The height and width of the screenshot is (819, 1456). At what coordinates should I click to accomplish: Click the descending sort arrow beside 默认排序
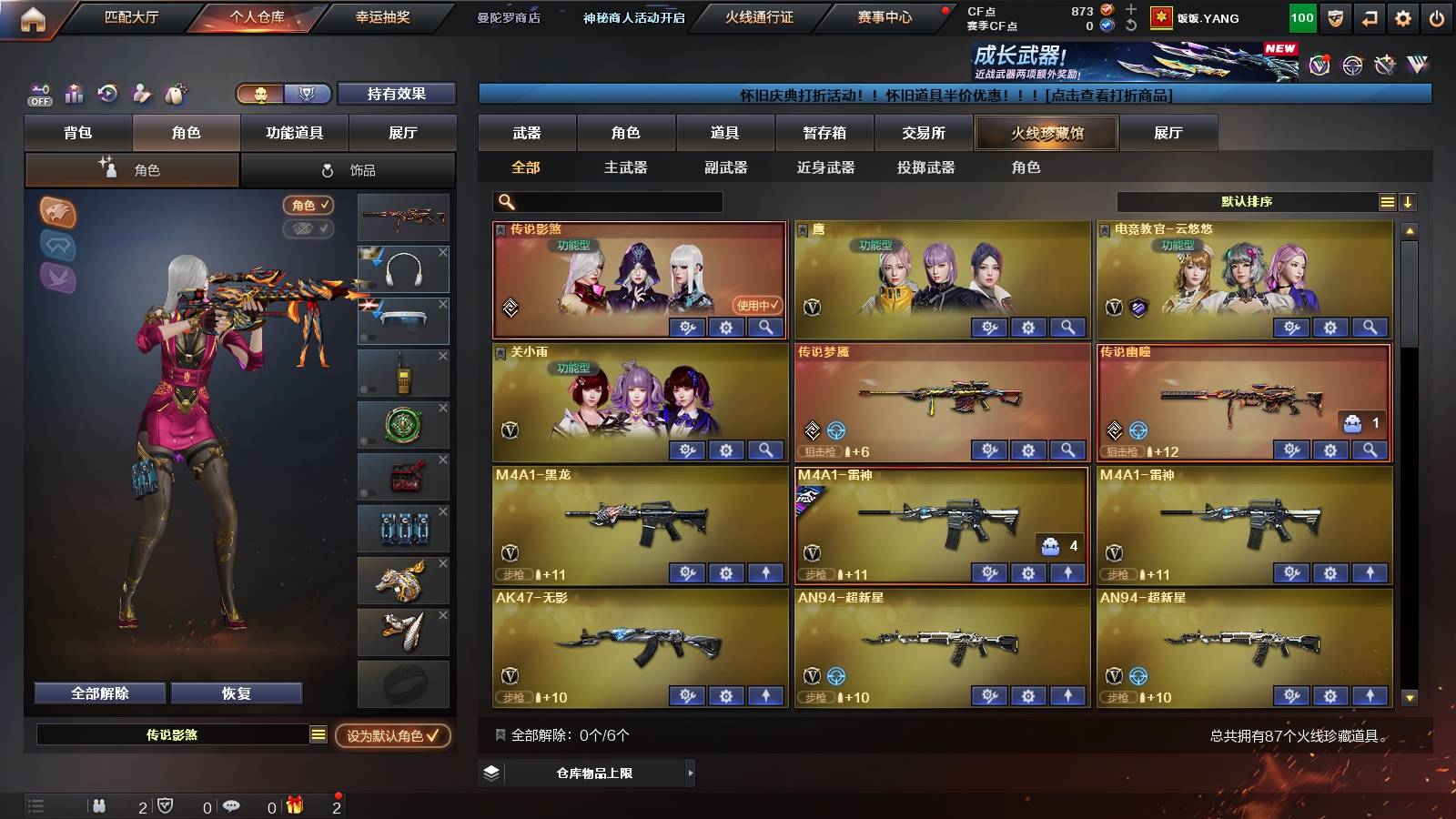1408,202
